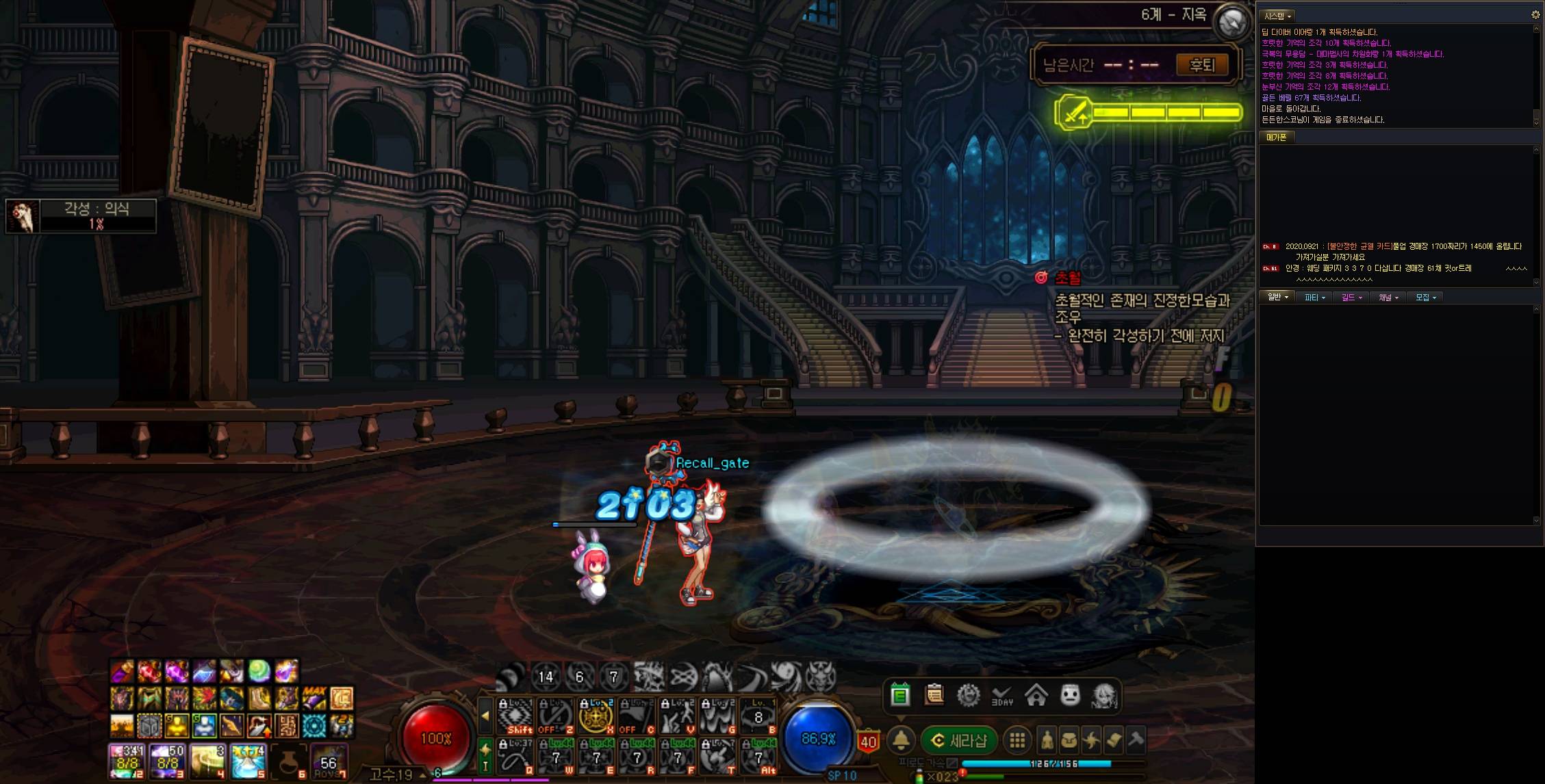Open the character silhouette info icon
This screenshot has height=784, width=1545.
(1047, 740)
